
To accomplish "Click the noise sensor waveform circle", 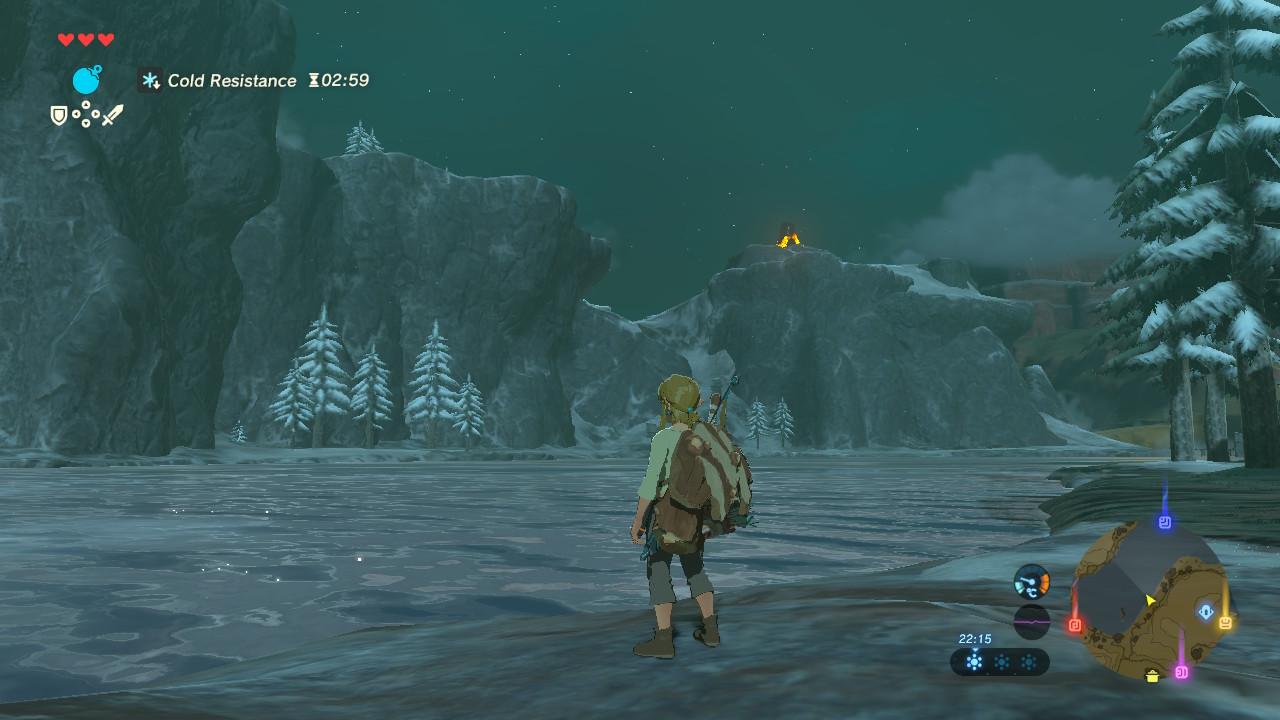I will (x=1032, y=622).
